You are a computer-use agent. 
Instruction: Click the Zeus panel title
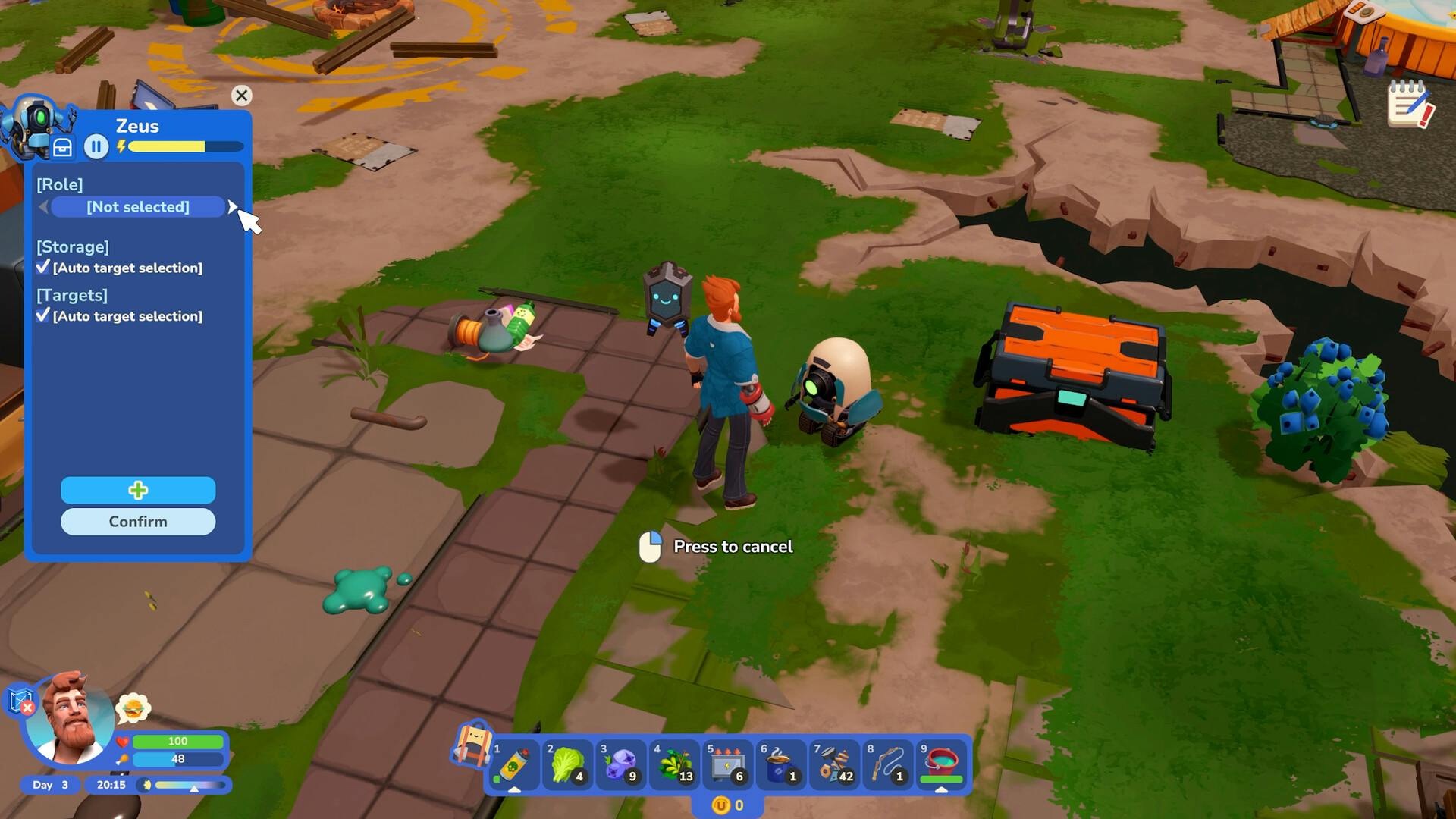(x=137, y=126)
